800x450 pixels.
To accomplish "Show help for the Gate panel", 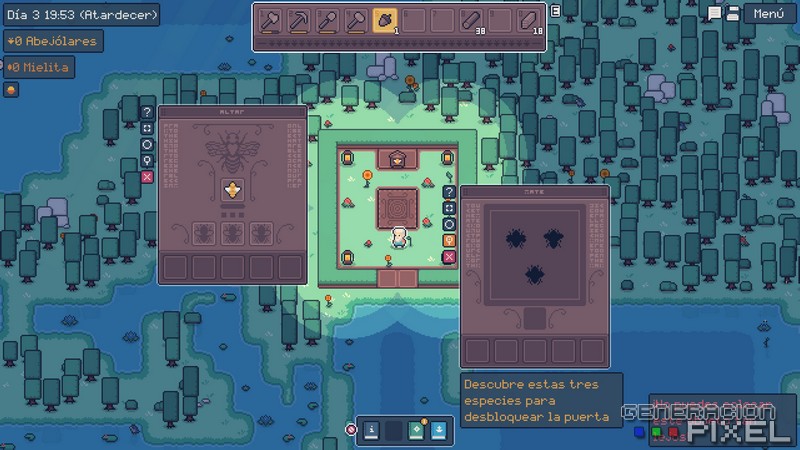I will click(449, 192).
